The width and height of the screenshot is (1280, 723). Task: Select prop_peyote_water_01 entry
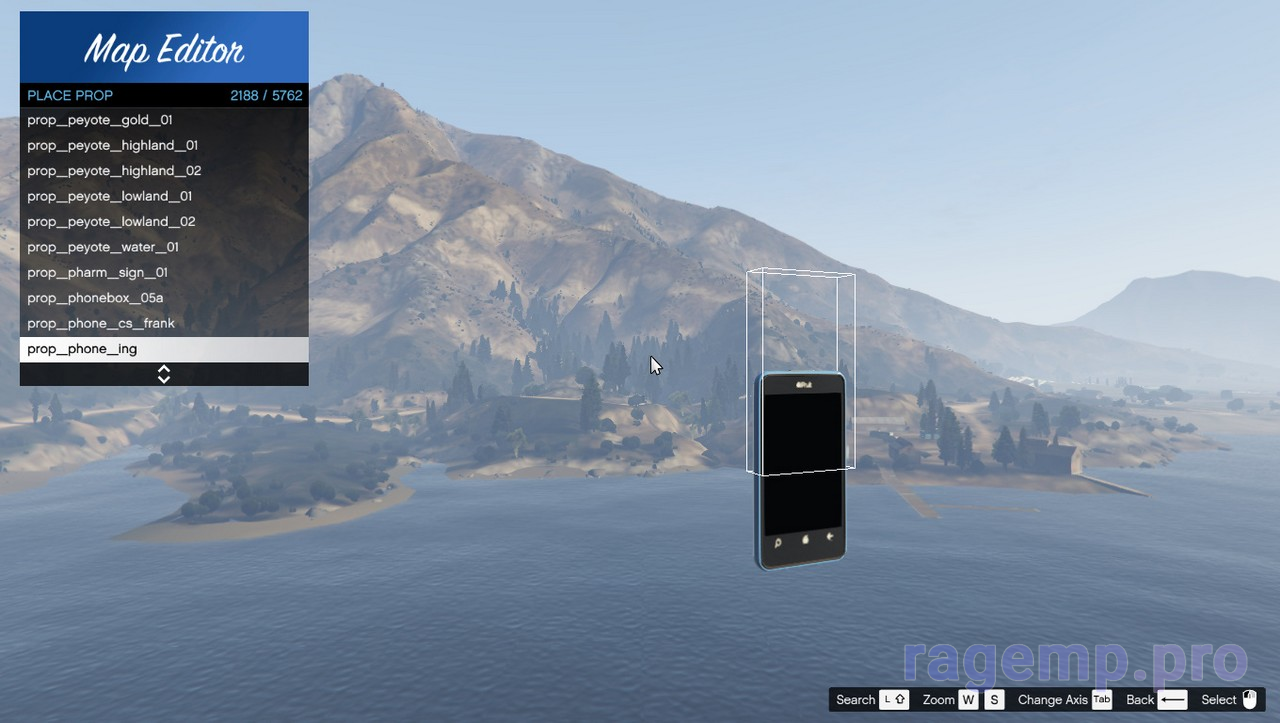tap(103, 247)
